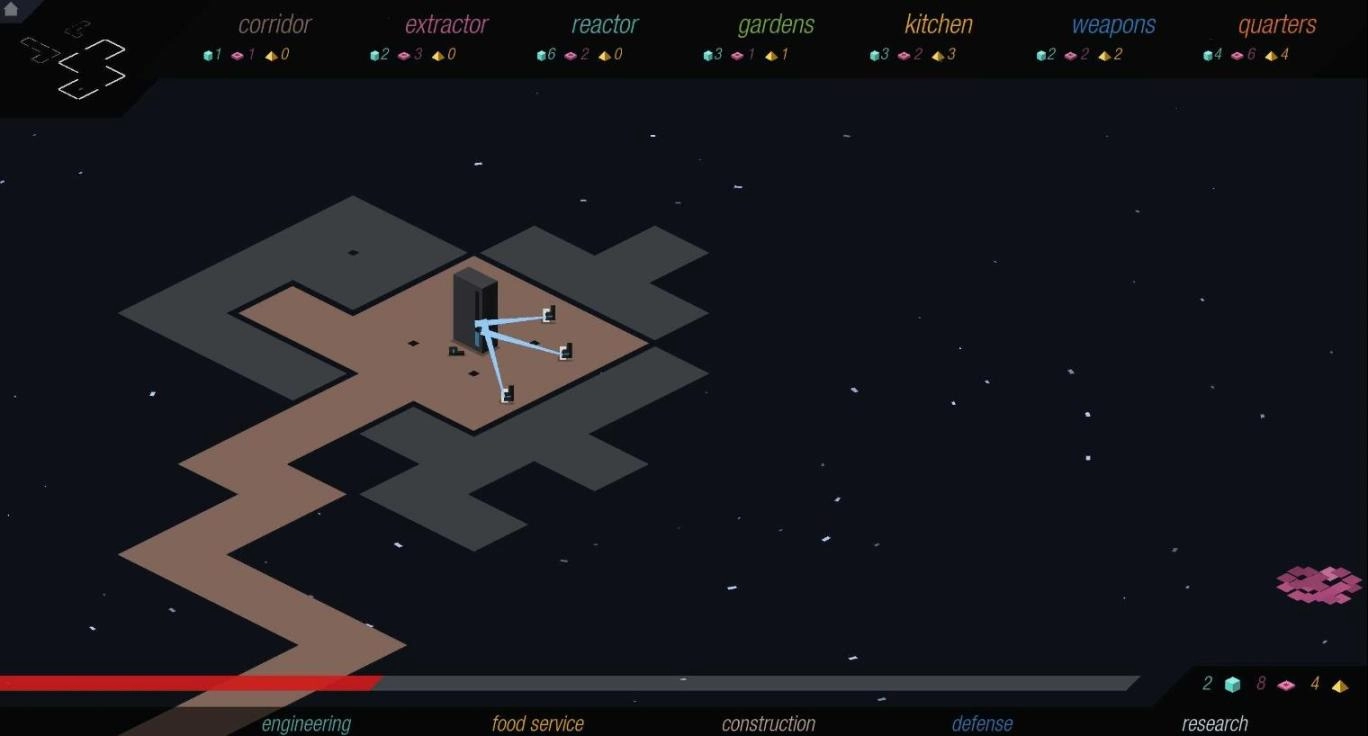Switch to the food service category

coord(537,723)
